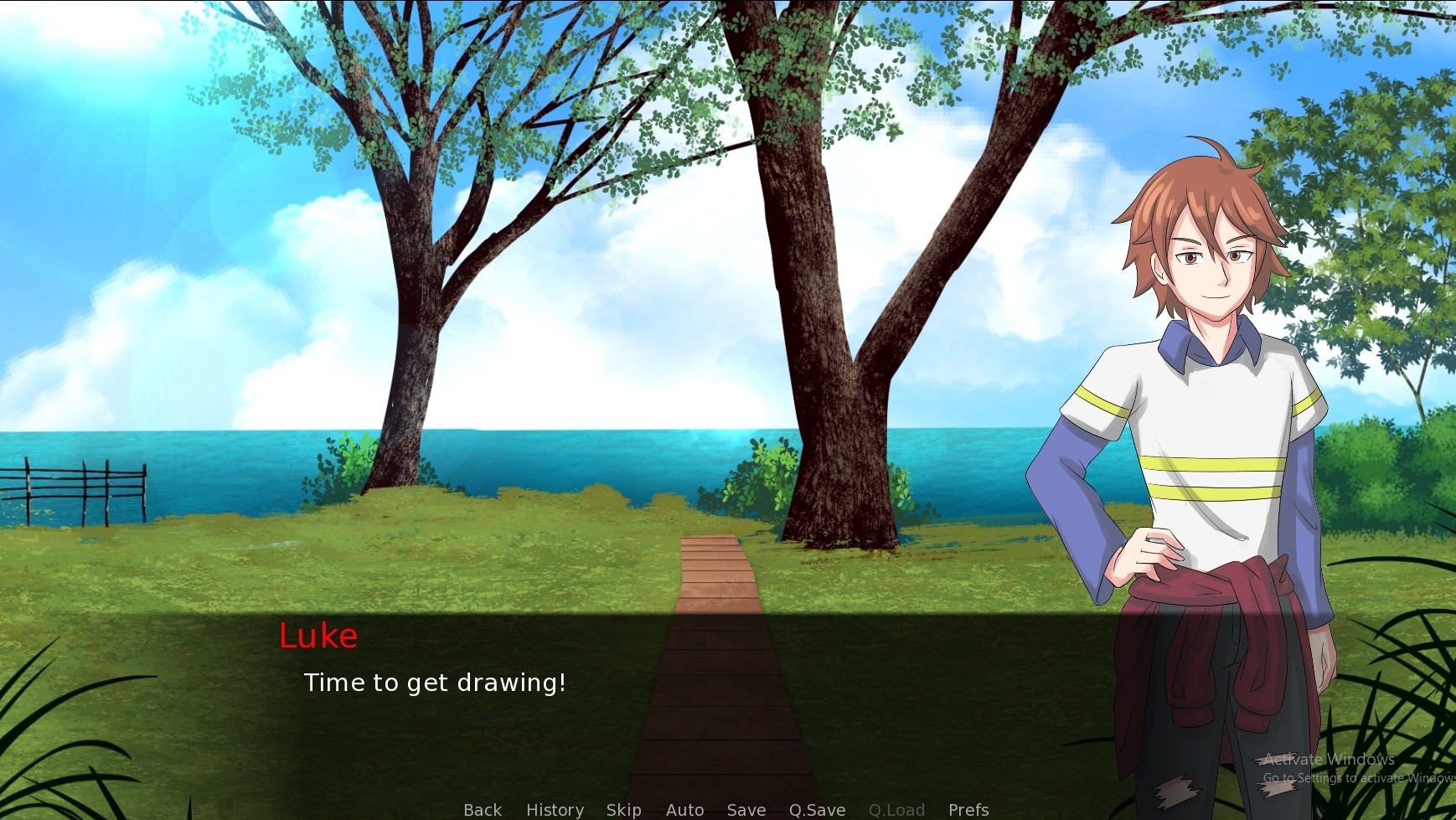Click Skip in the quick menu
This screenshot has width=1456, height=820.
[x=624, y=809]
